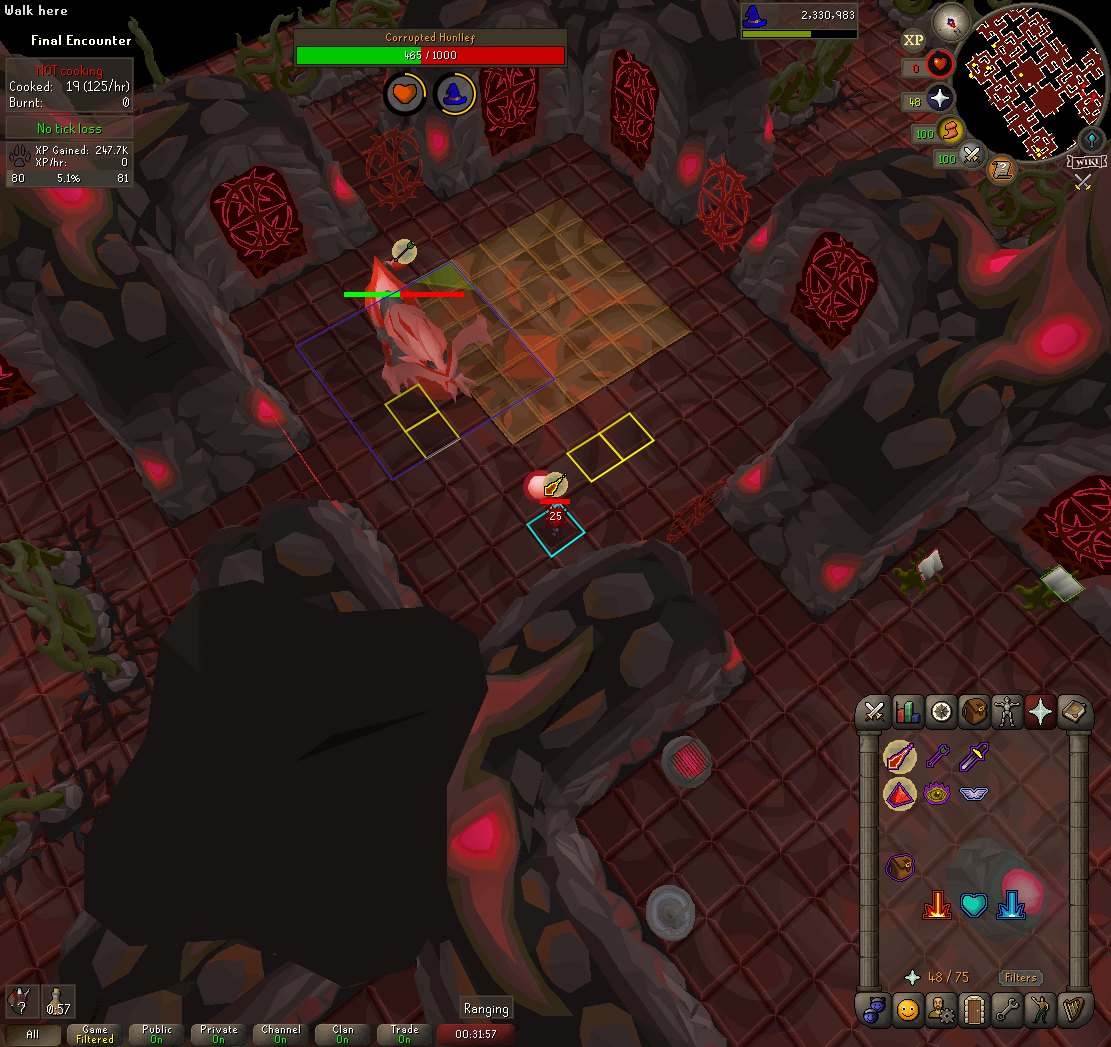Select the cyan heart prayer icon
This screenshot has height=1047, width=1111.
[973, 906]
